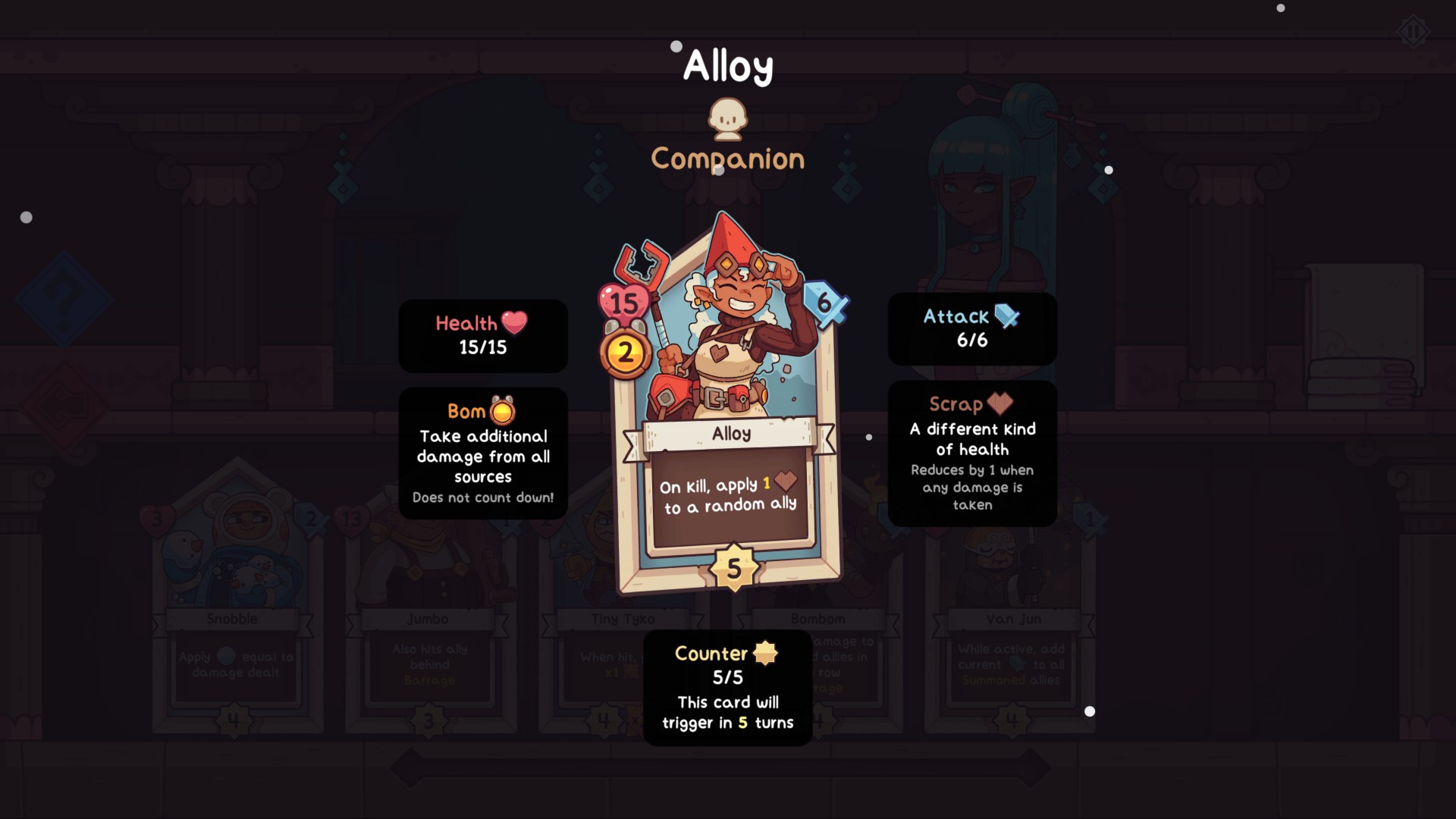Select the Counter star icon
1456x819 pixels.
pyautogui.click(x=764, y=653)
